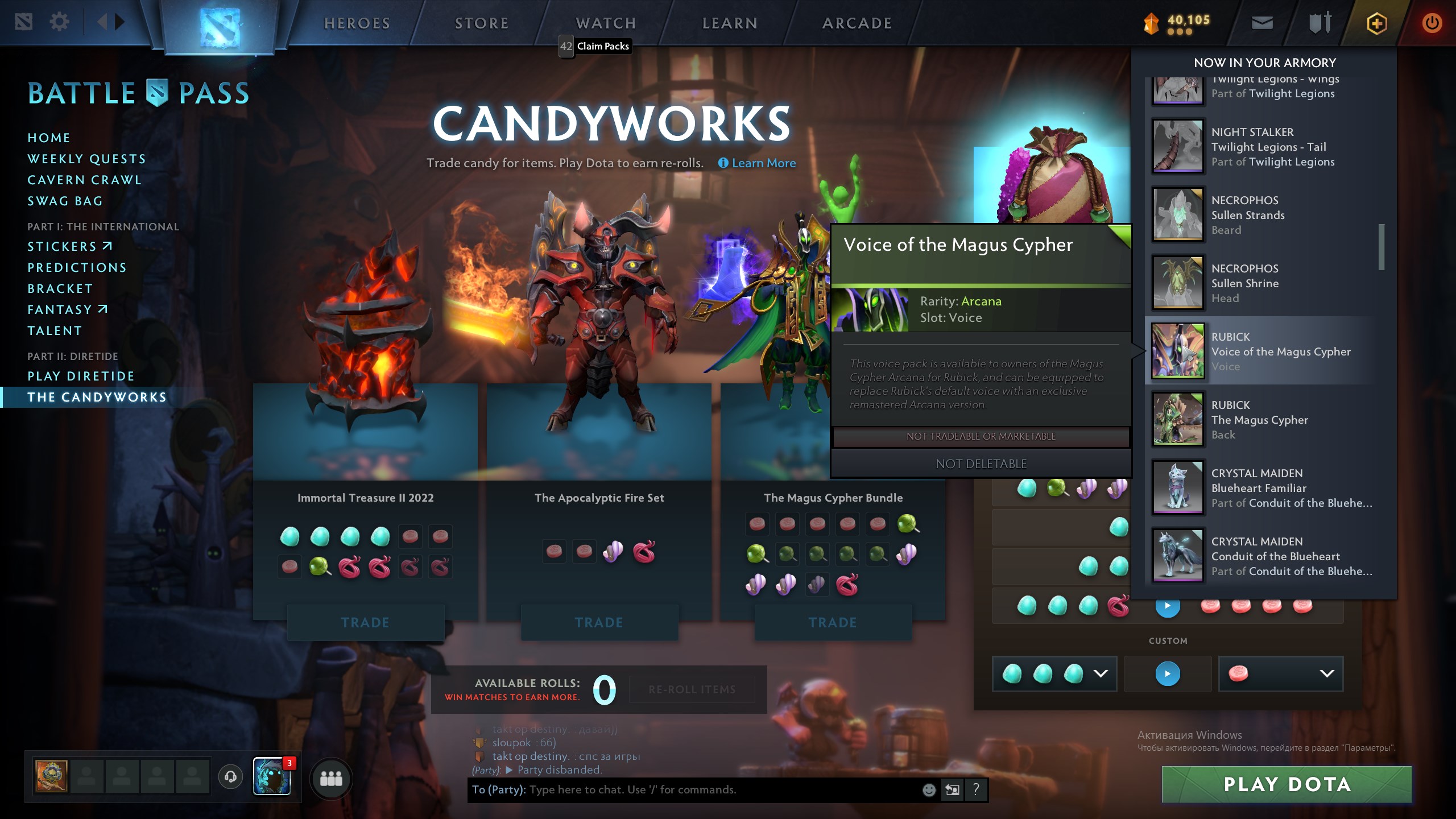Open the settings gear icon
The width and height of the screenshot is (1456, 819).
(x=59, y=21)
